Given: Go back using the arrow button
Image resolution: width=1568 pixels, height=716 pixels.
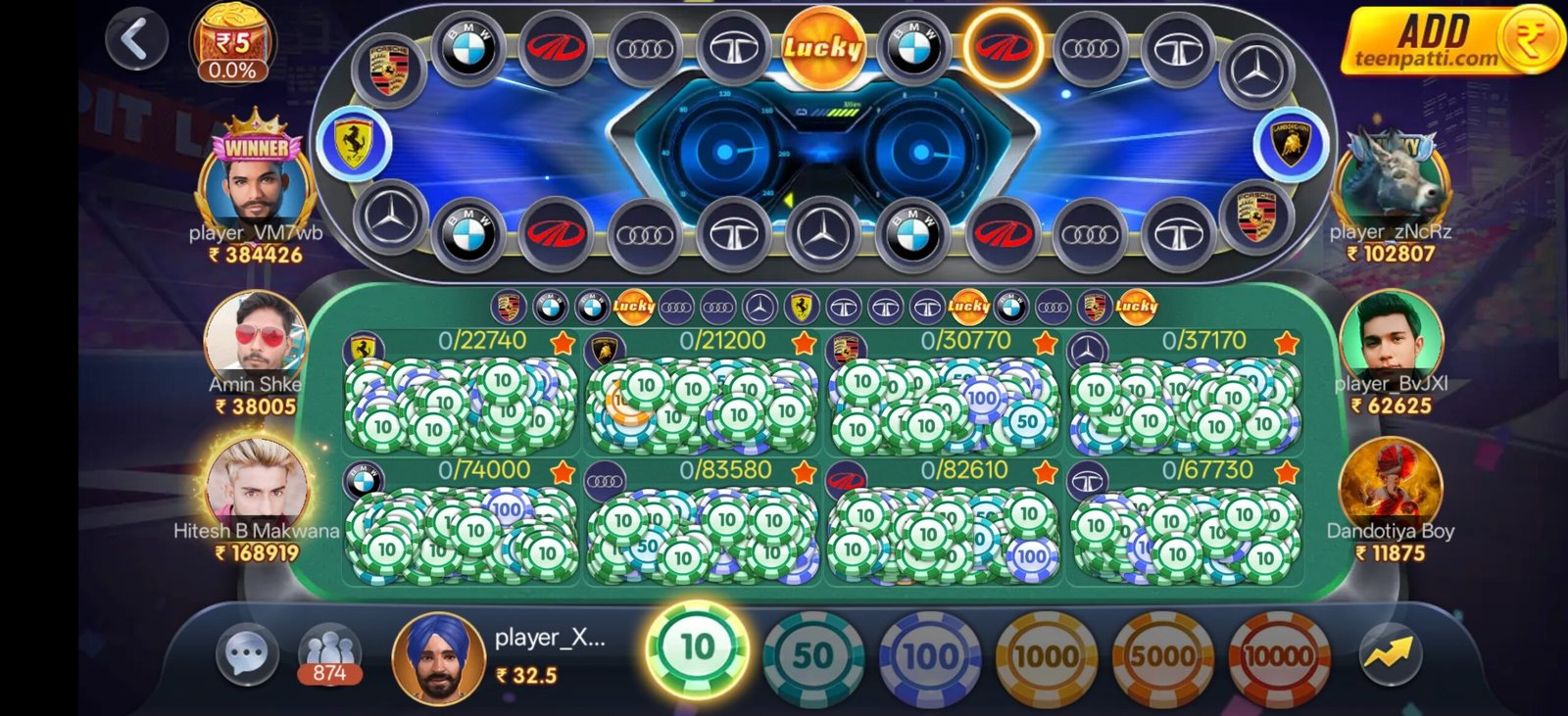Looking at the screenshot, I should click(x=137, y=39).
